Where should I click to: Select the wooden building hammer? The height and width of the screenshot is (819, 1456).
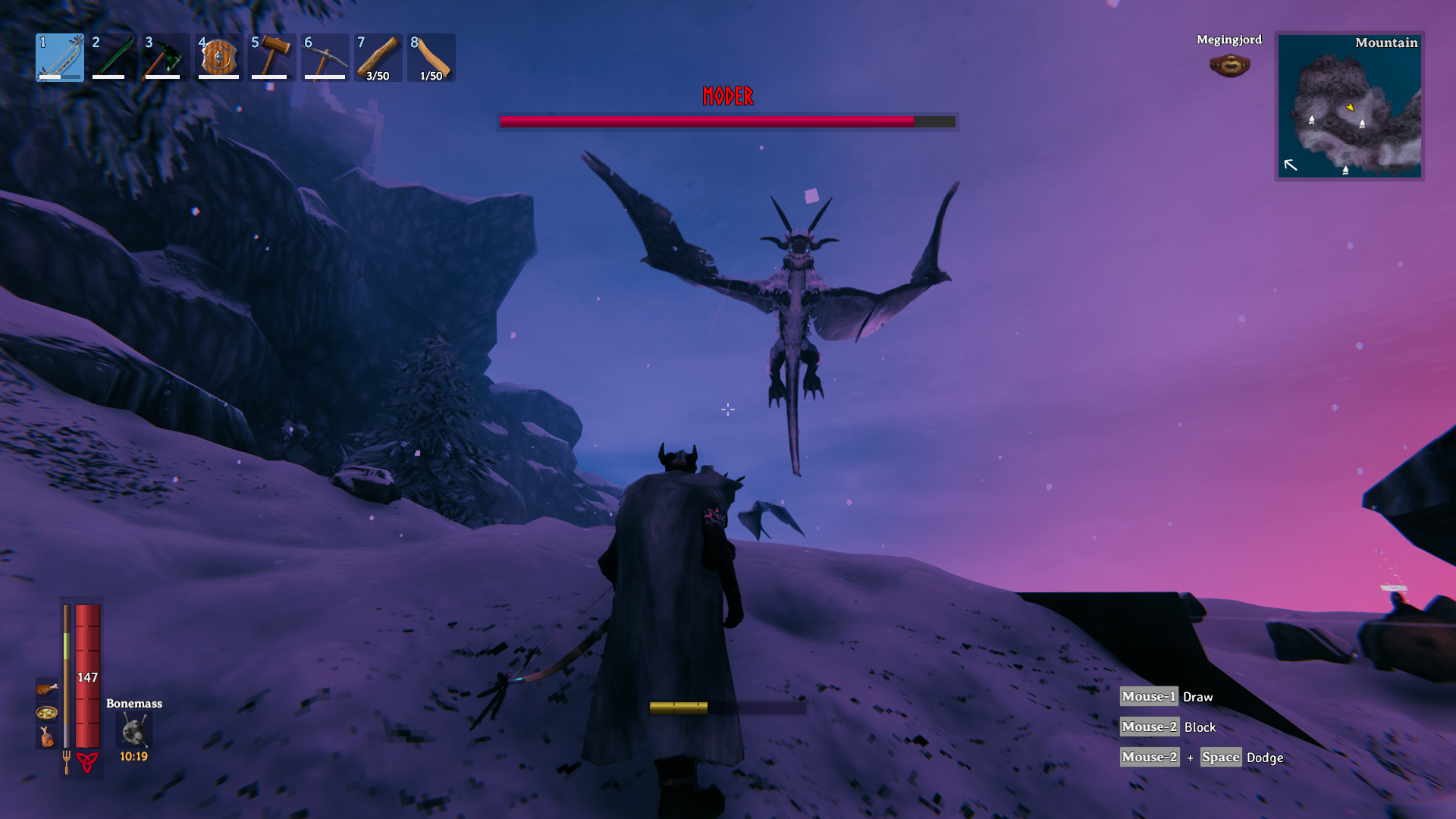pos(272,58)
